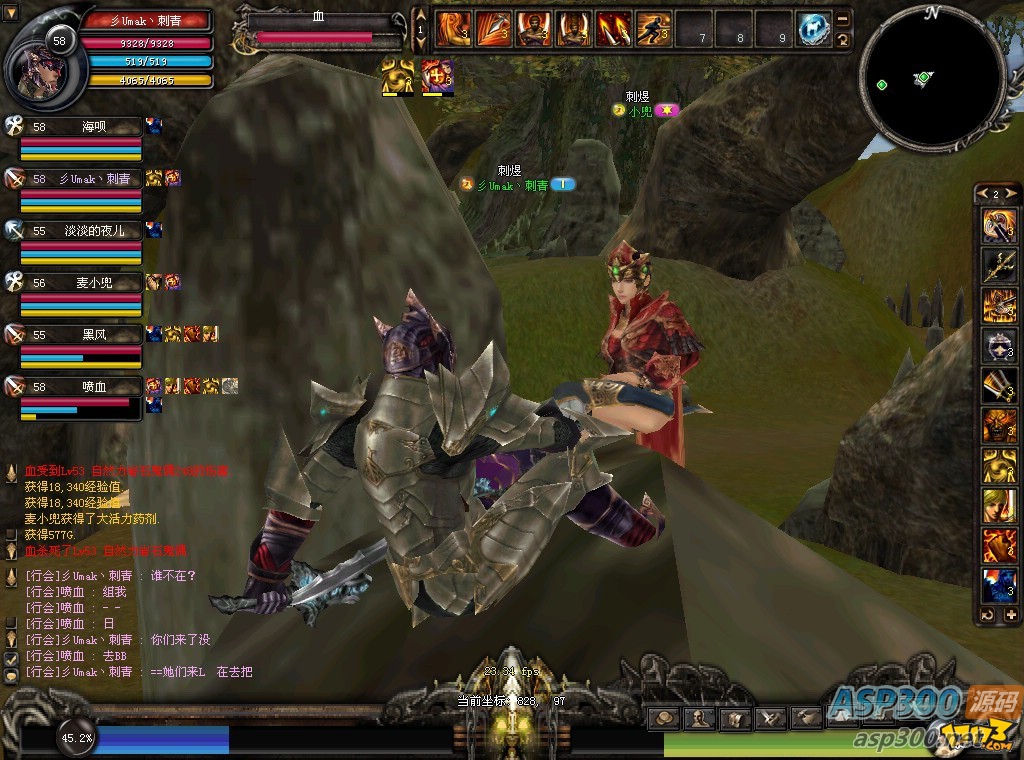This screenshot has height=760, width=1024.
Task: Rotate the top skill hotbar orientation
Action: tap(843, 40)
